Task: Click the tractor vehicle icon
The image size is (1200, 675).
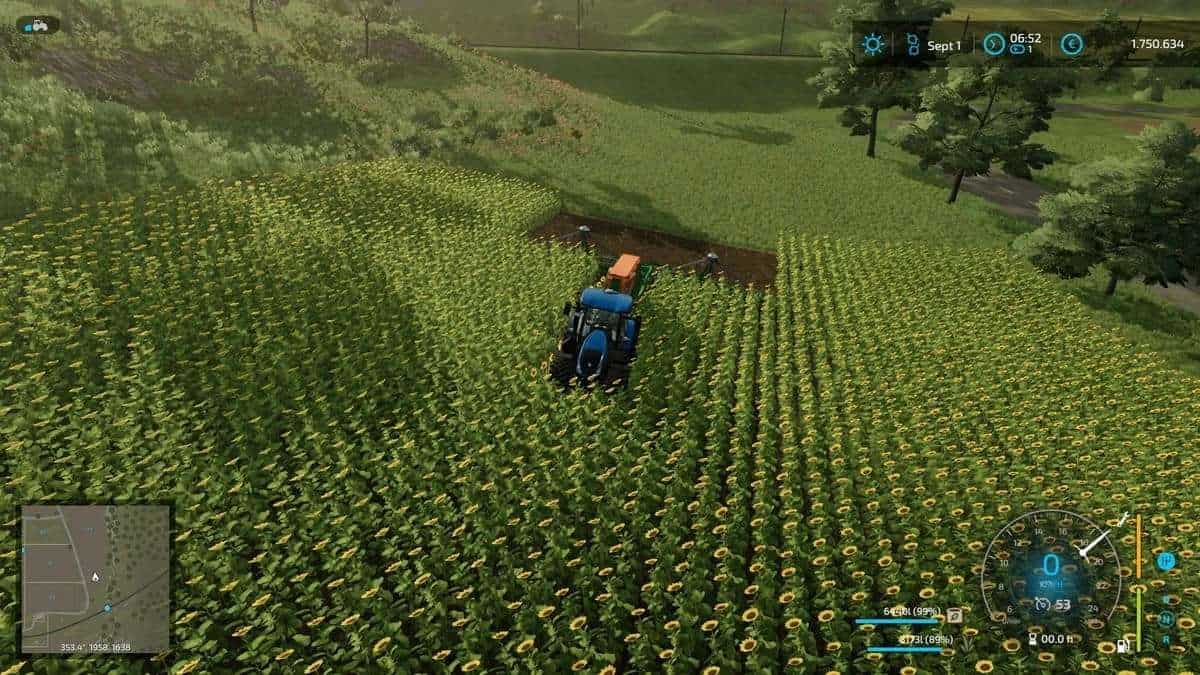Action: pos(38,24)
